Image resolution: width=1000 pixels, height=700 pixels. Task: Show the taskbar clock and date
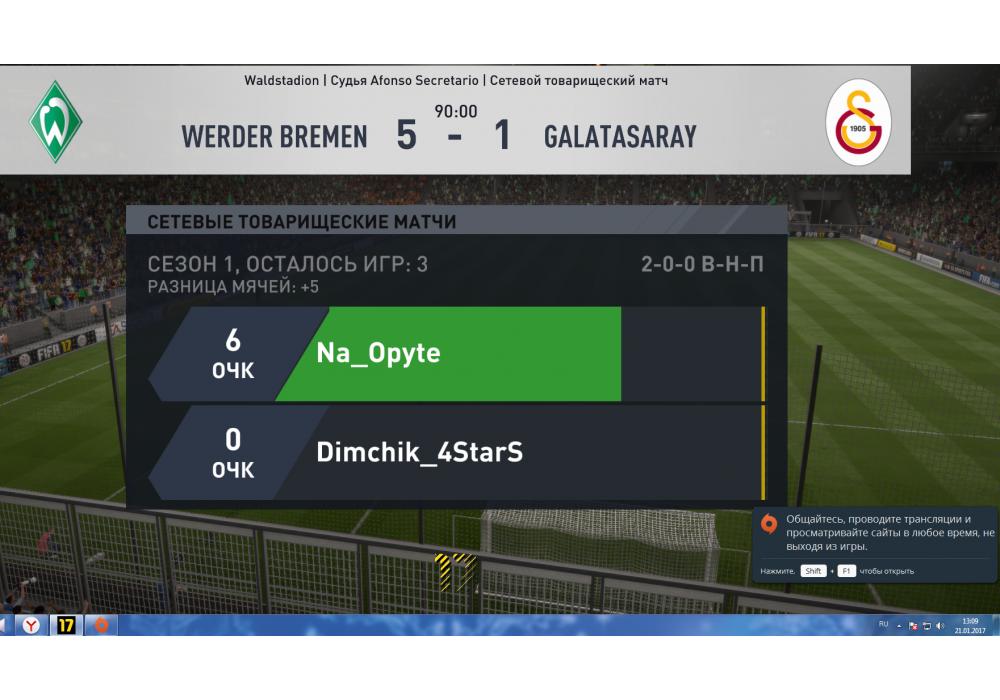pos(970,625)
